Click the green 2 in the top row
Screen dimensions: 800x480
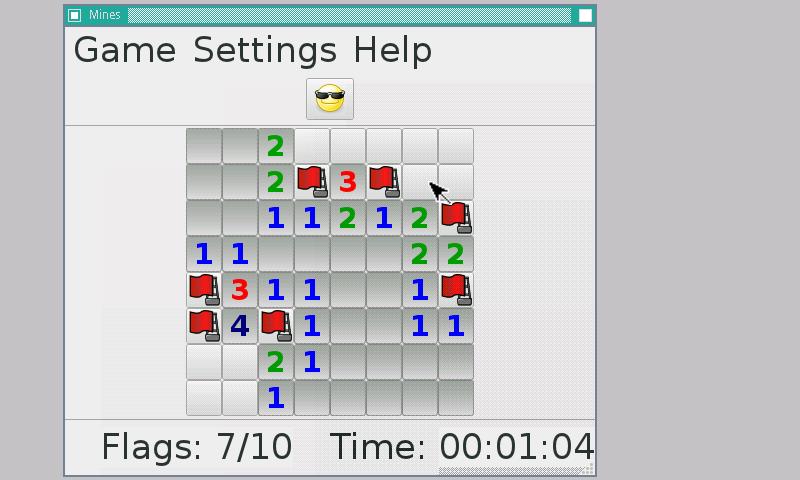pyautogui.click(x=276, y=146)
